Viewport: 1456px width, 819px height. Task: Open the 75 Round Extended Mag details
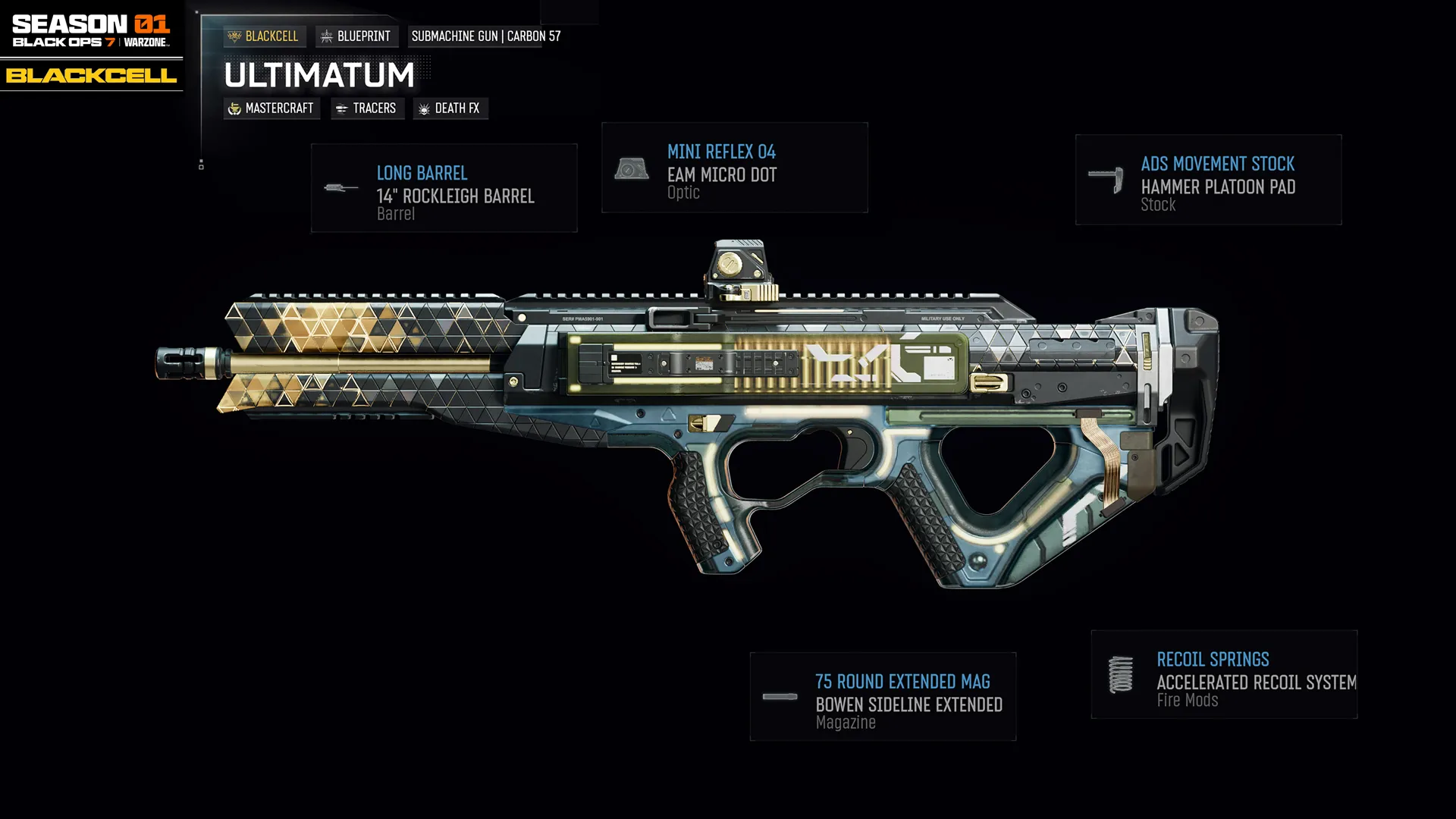point(883,697)
